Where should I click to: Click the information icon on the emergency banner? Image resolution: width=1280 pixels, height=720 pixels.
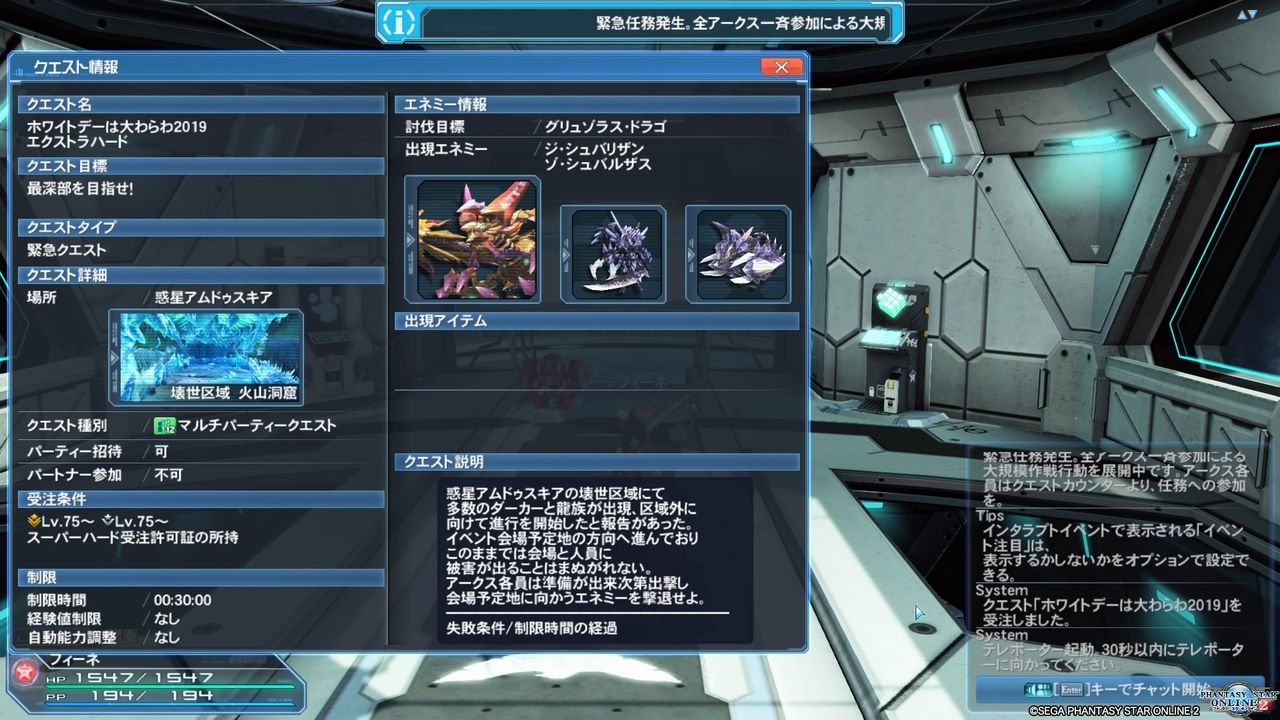point(398,21)
